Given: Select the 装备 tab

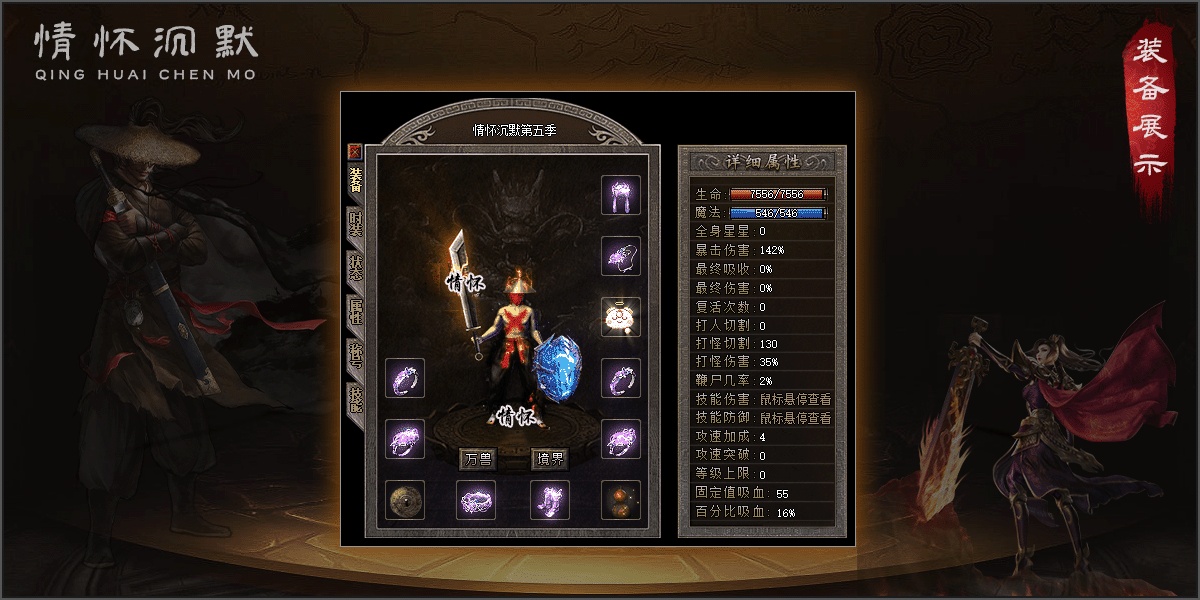Looking at the screenshot, I should coord(355,180).
